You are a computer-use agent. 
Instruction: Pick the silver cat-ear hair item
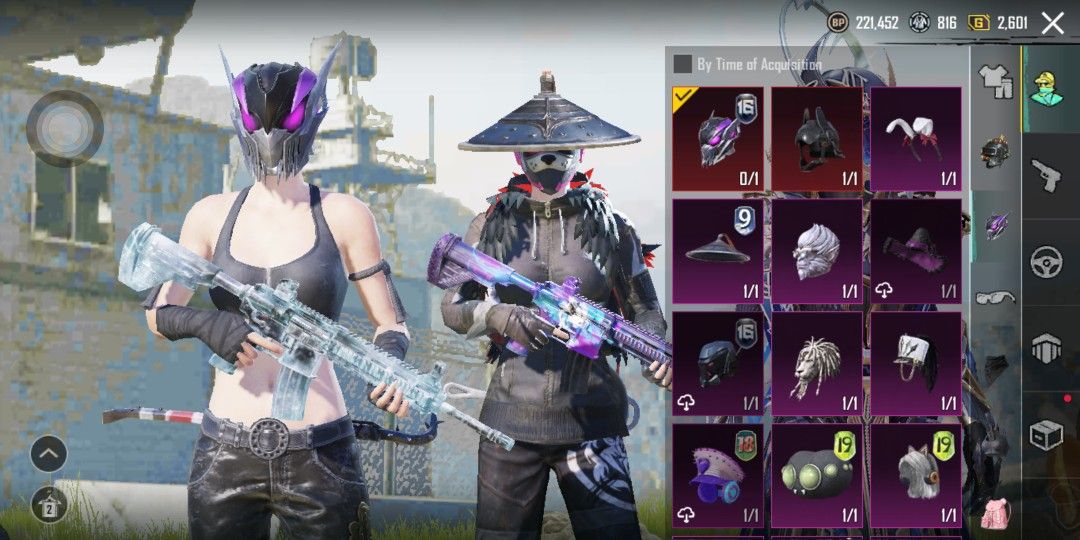[915, 474]
